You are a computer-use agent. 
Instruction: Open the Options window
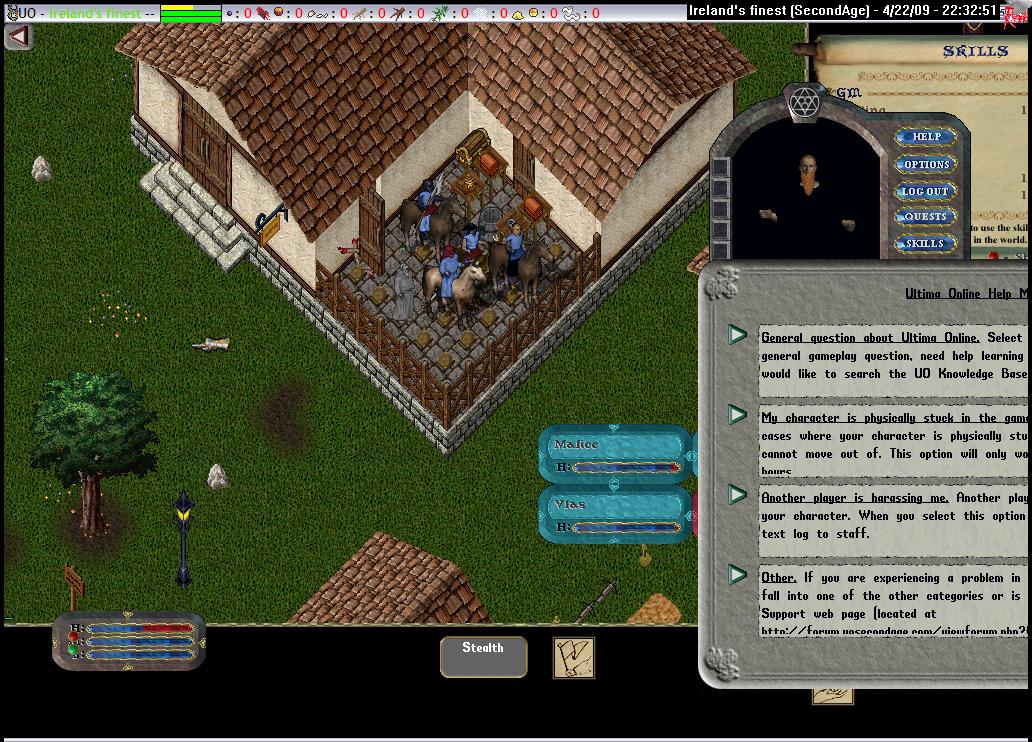click(925, 164)
